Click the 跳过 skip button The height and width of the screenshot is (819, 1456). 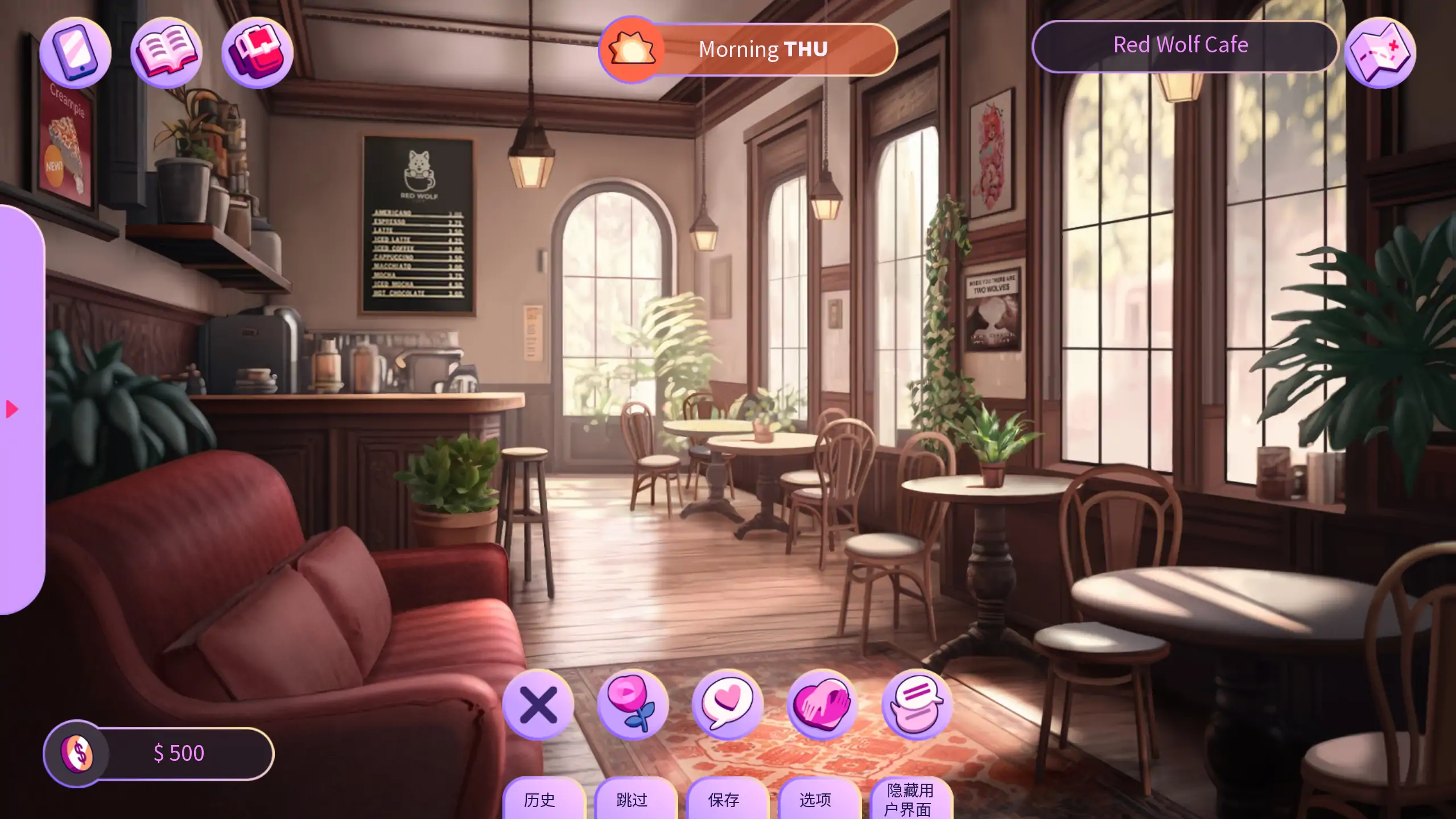pos(632,800)
